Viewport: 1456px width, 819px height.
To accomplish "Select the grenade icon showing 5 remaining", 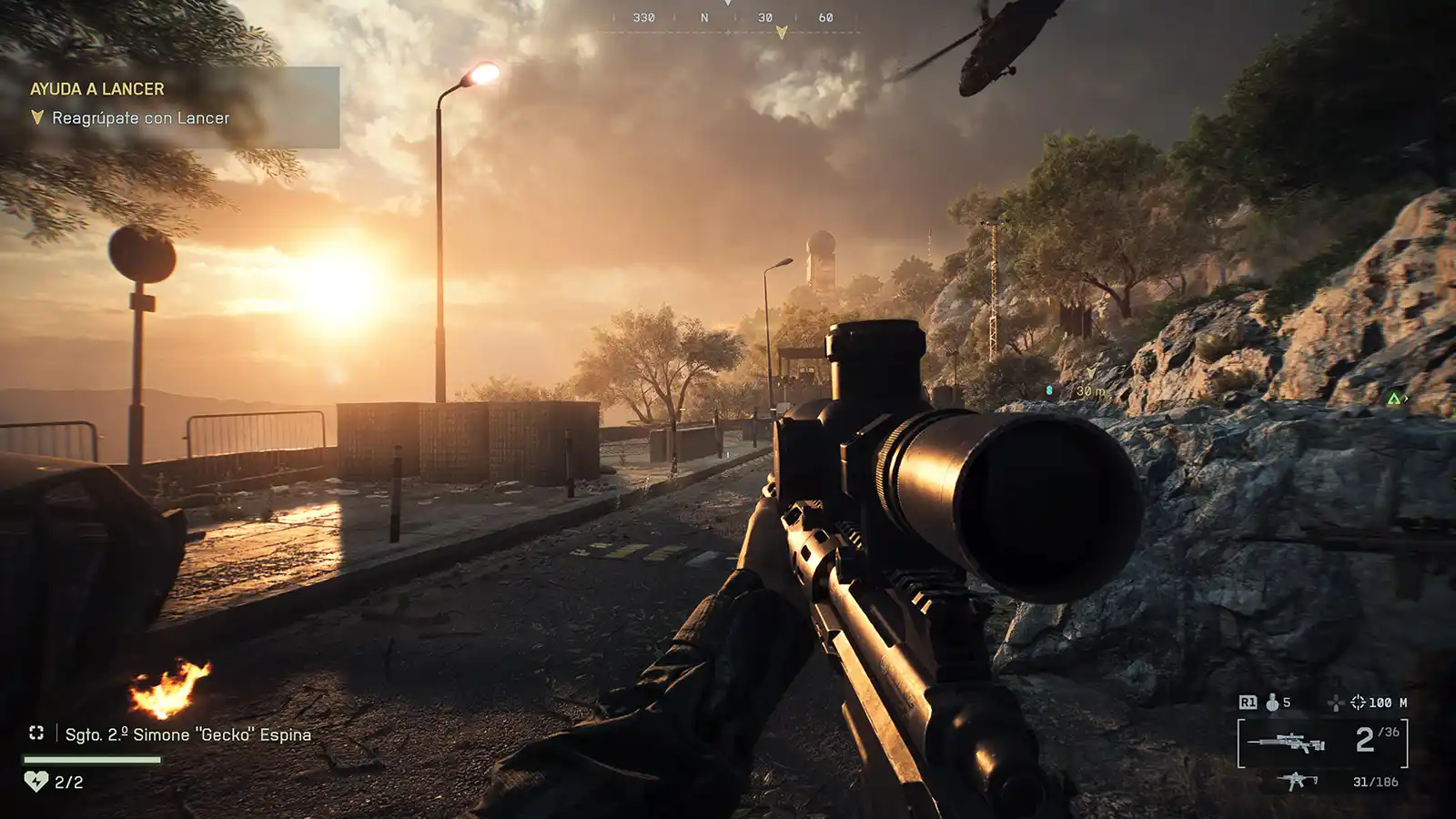I will [x=1272, y=703].
